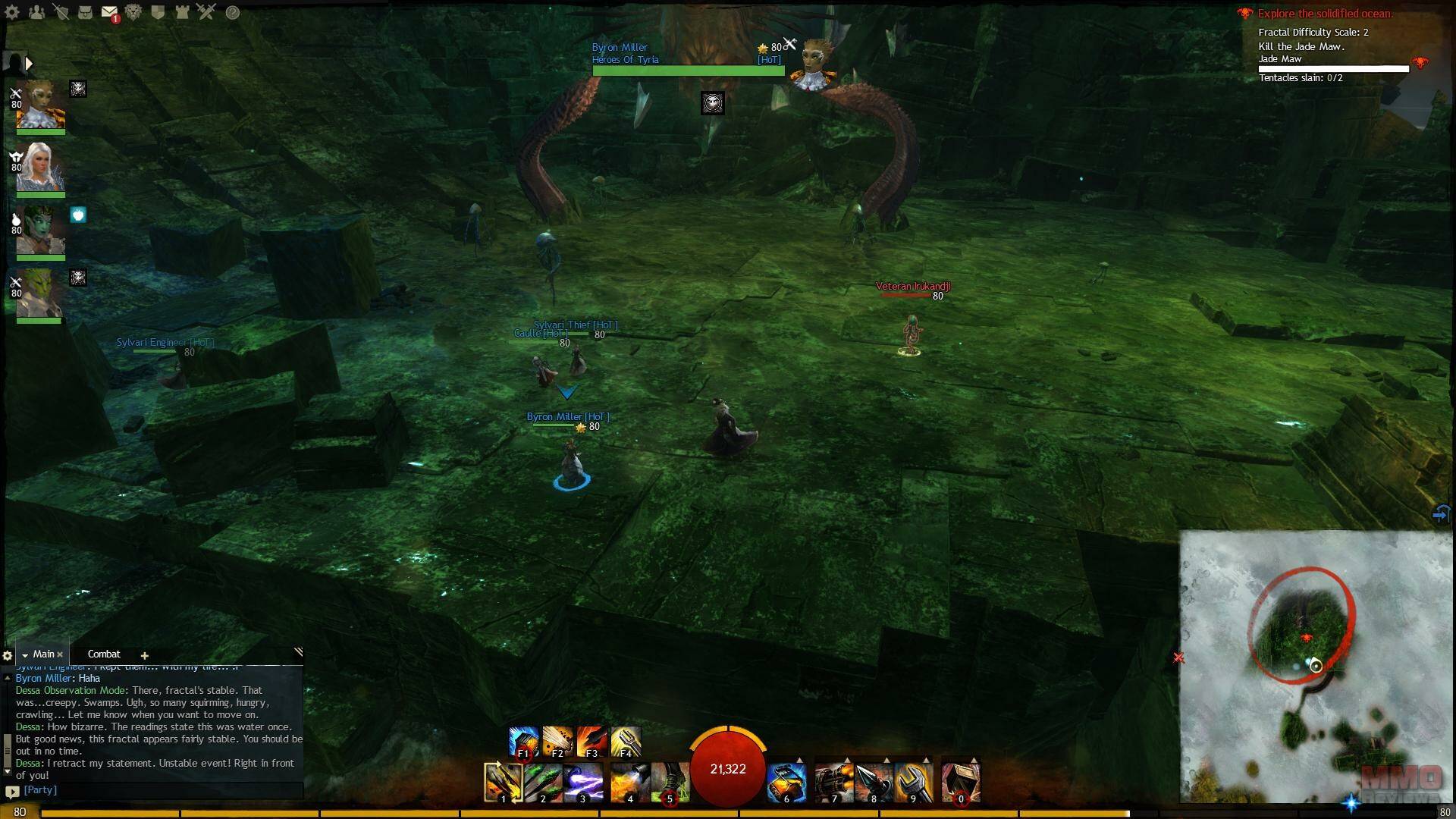Use weapon skill 4 flame blast
The width and height of the screenshot is (1456, 819).
[629, 782]
